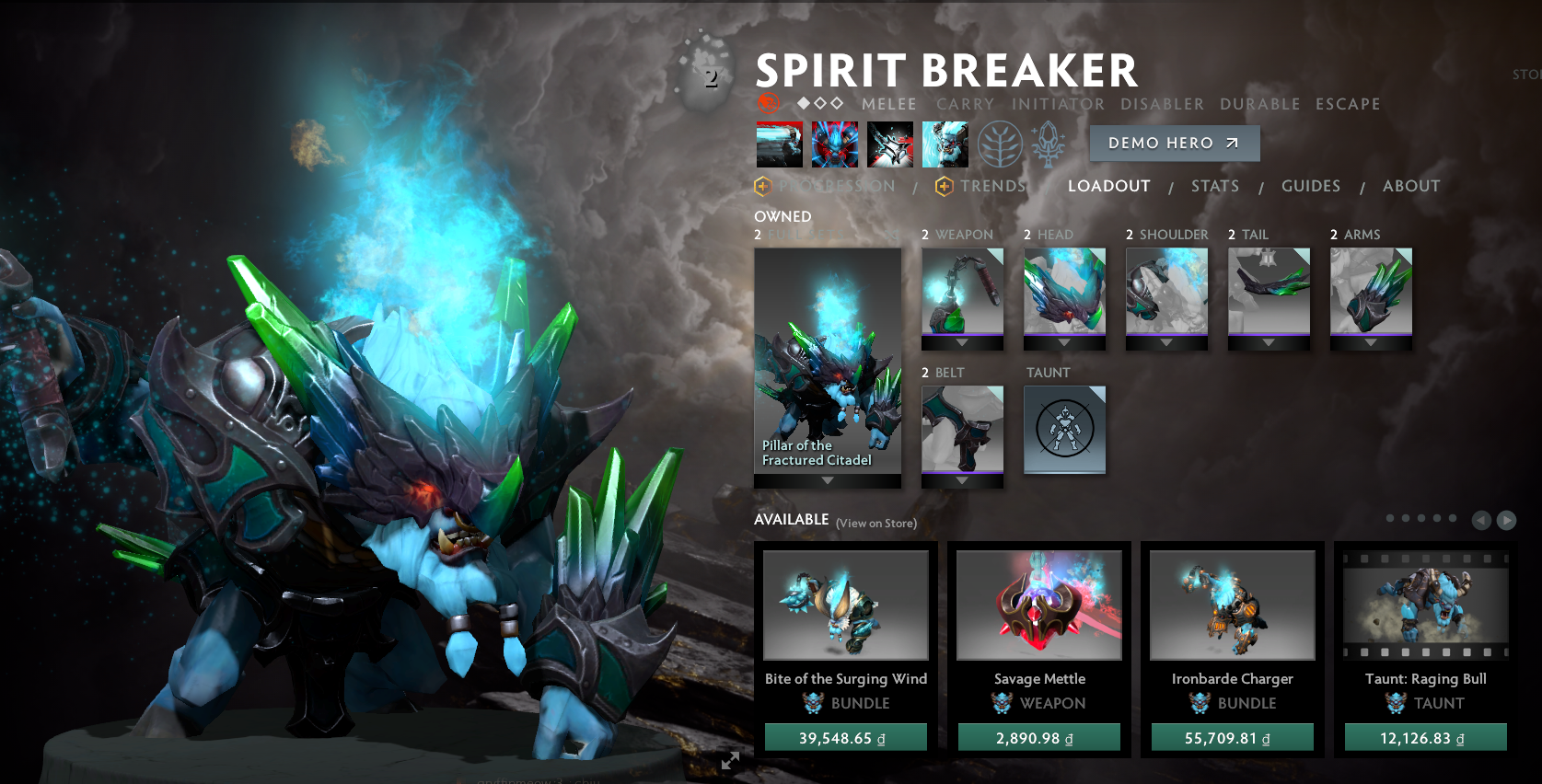View the Nether Strike ultimate icon

[x=945, y=144]
